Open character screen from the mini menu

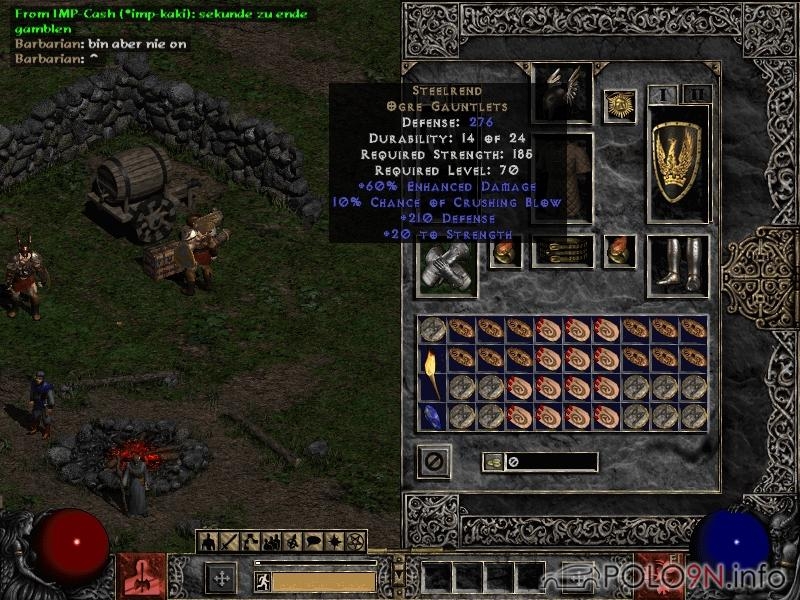pos(210,541)
